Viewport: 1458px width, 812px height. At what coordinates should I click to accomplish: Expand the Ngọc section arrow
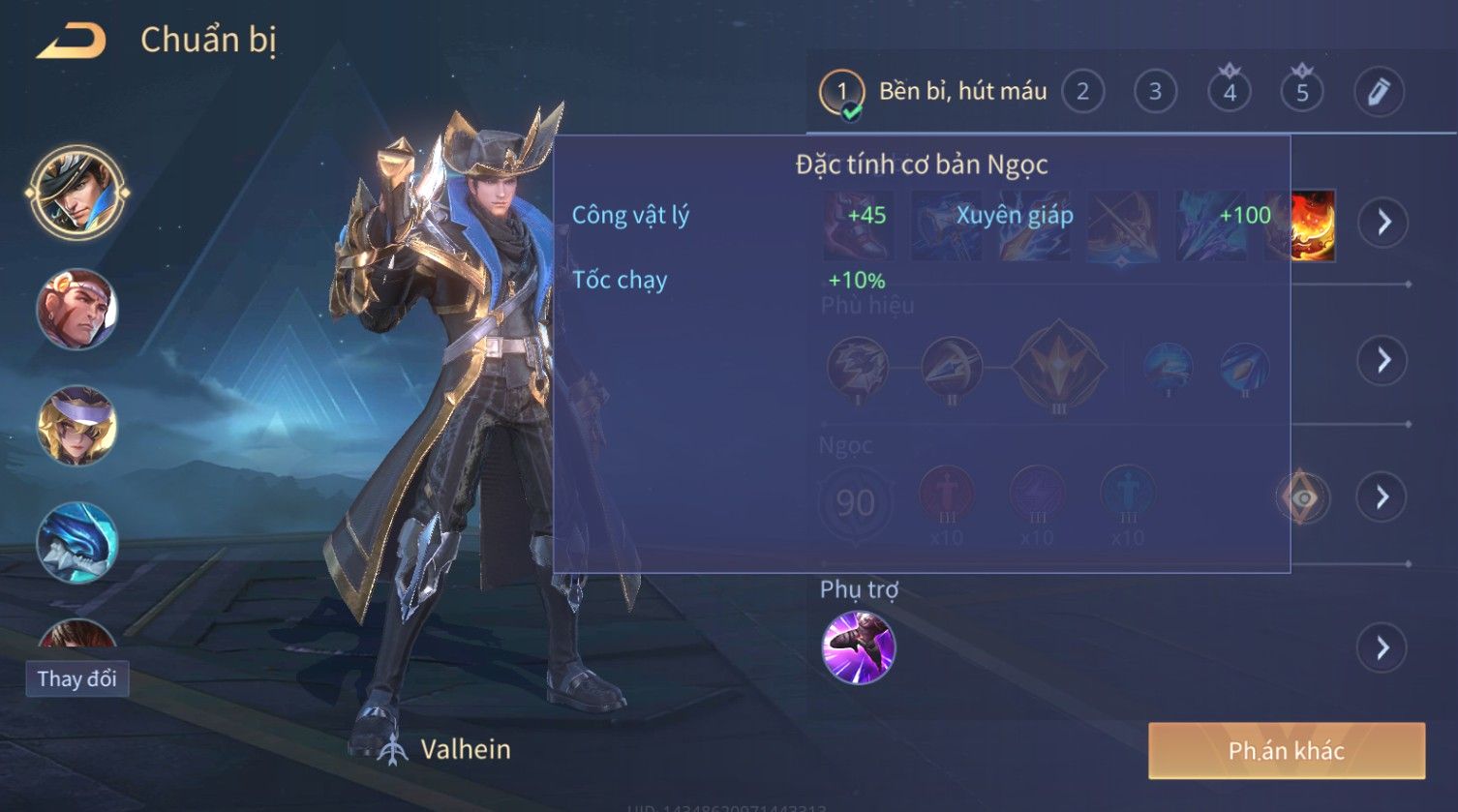click(x=1383, y=497)
